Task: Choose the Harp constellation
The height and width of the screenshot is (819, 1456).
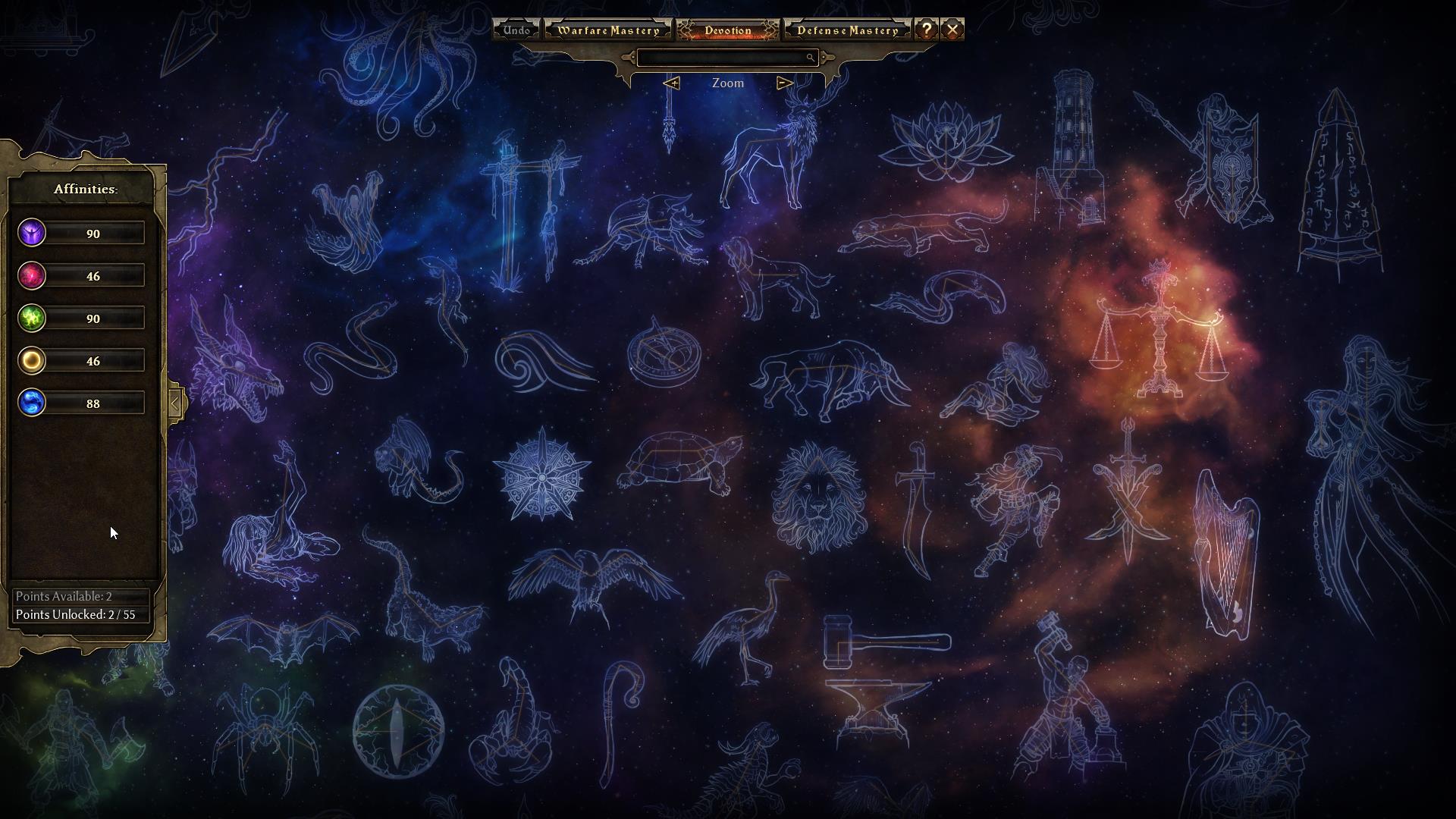Action: (x=1223, y=554)
